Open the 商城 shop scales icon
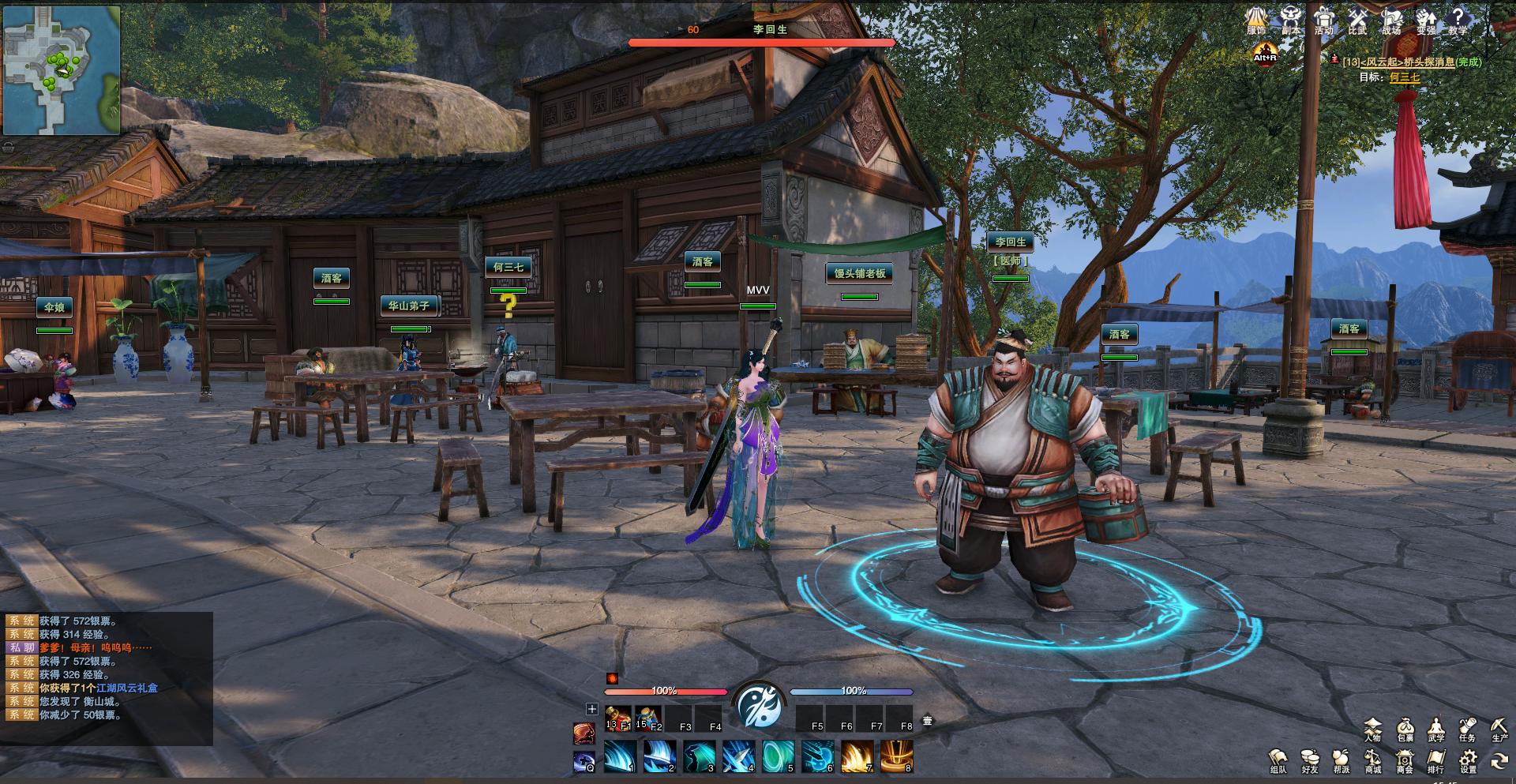Image resolution: width=1516 pixels, height=784 pixels. click(x=1373, y=760)
